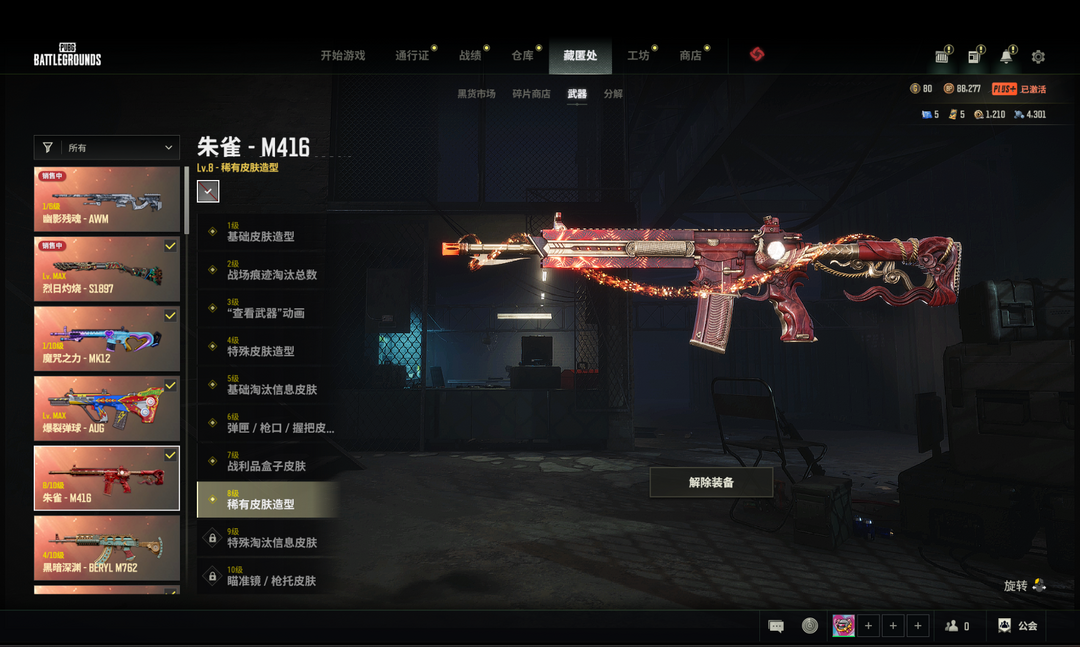Switch to the 通行证 pass tab
Screen dimensions: 1080x647
[x=412, y=56]
